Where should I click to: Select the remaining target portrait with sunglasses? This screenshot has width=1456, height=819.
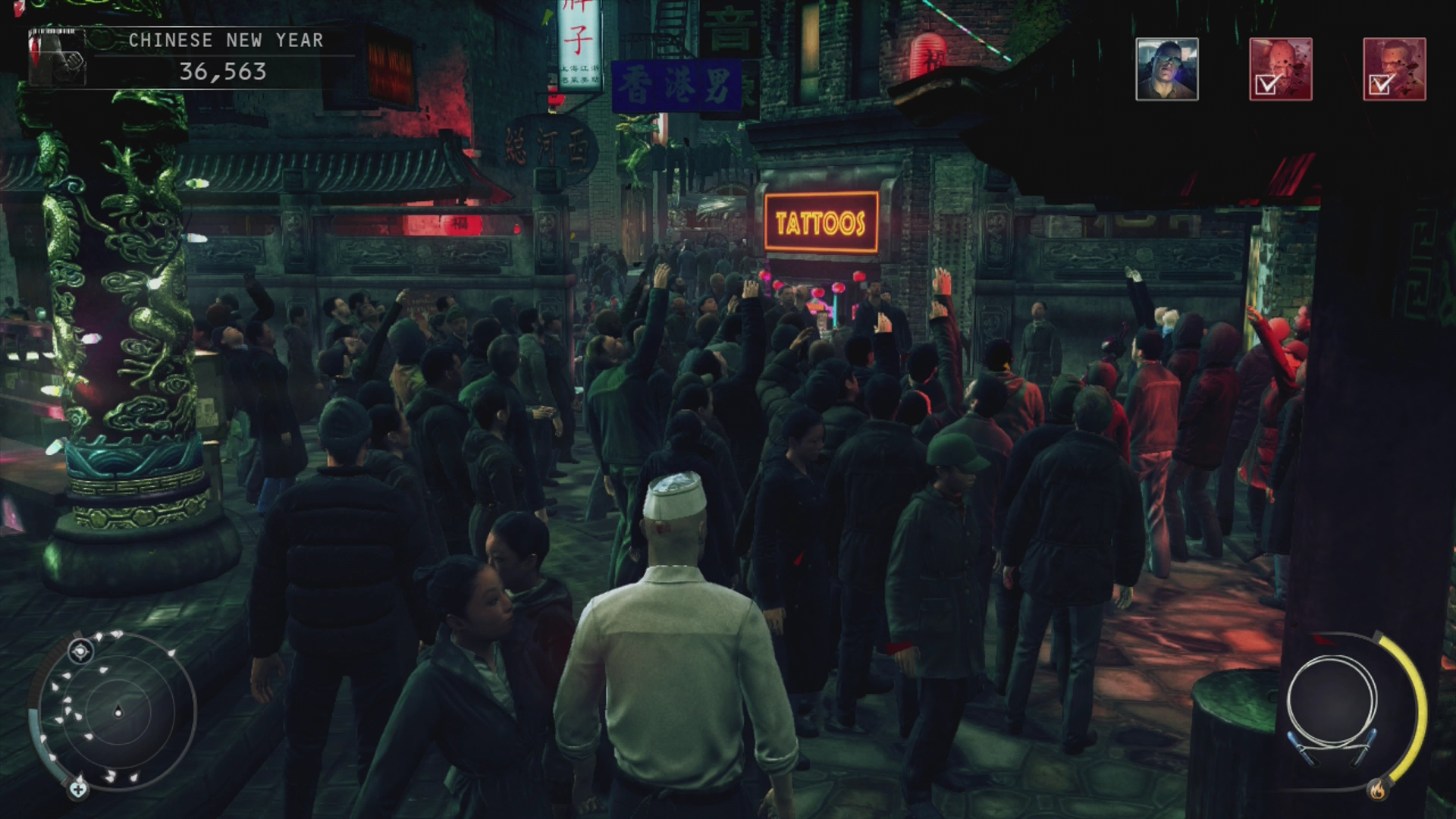(1166, 69)
